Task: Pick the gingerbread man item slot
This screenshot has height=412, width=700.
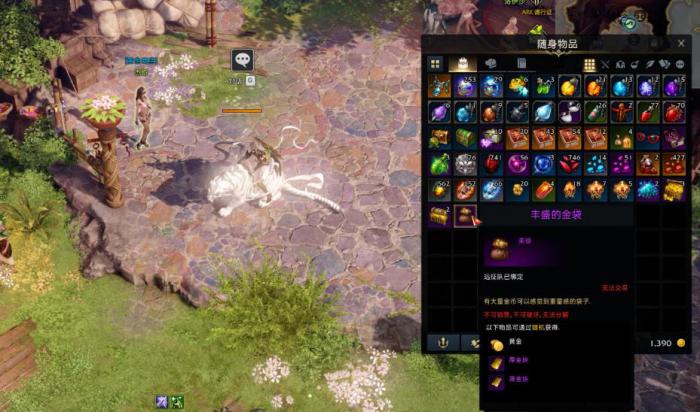Action: point(622,111)
